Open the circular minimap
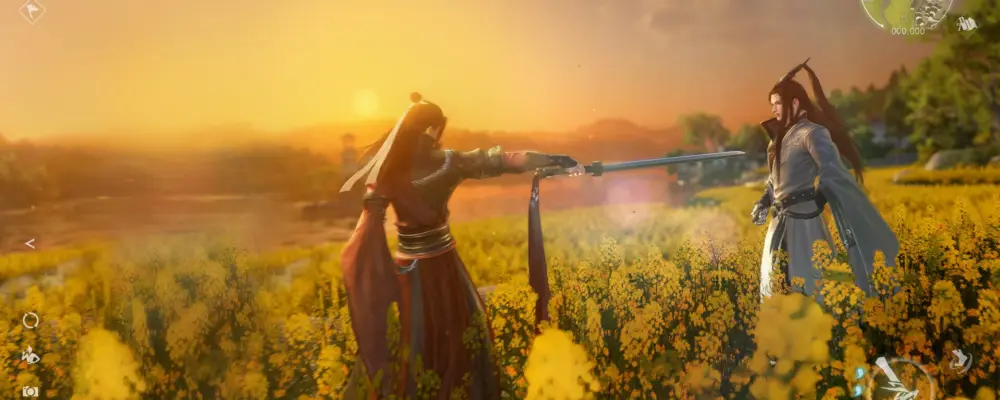Screen dimensions: 1000x400 pyautogui.click(x=906, y=10)
